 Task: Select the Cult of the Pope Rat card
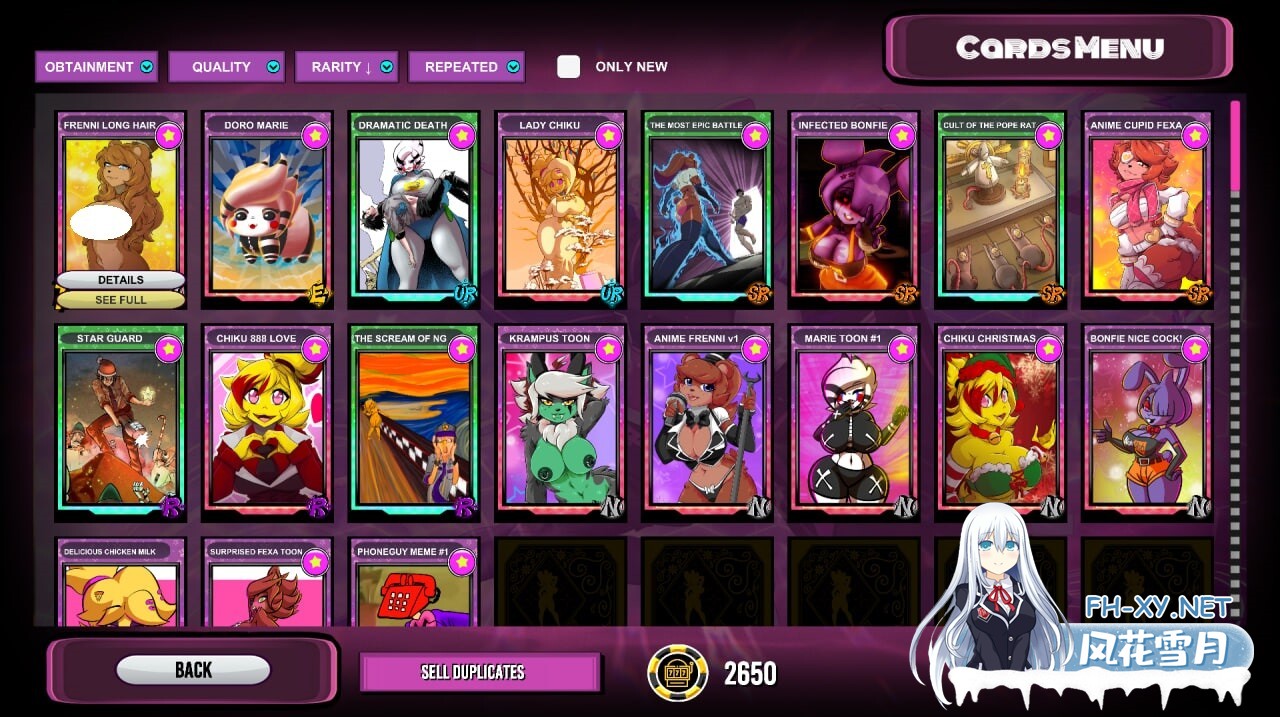[1000, 210]
